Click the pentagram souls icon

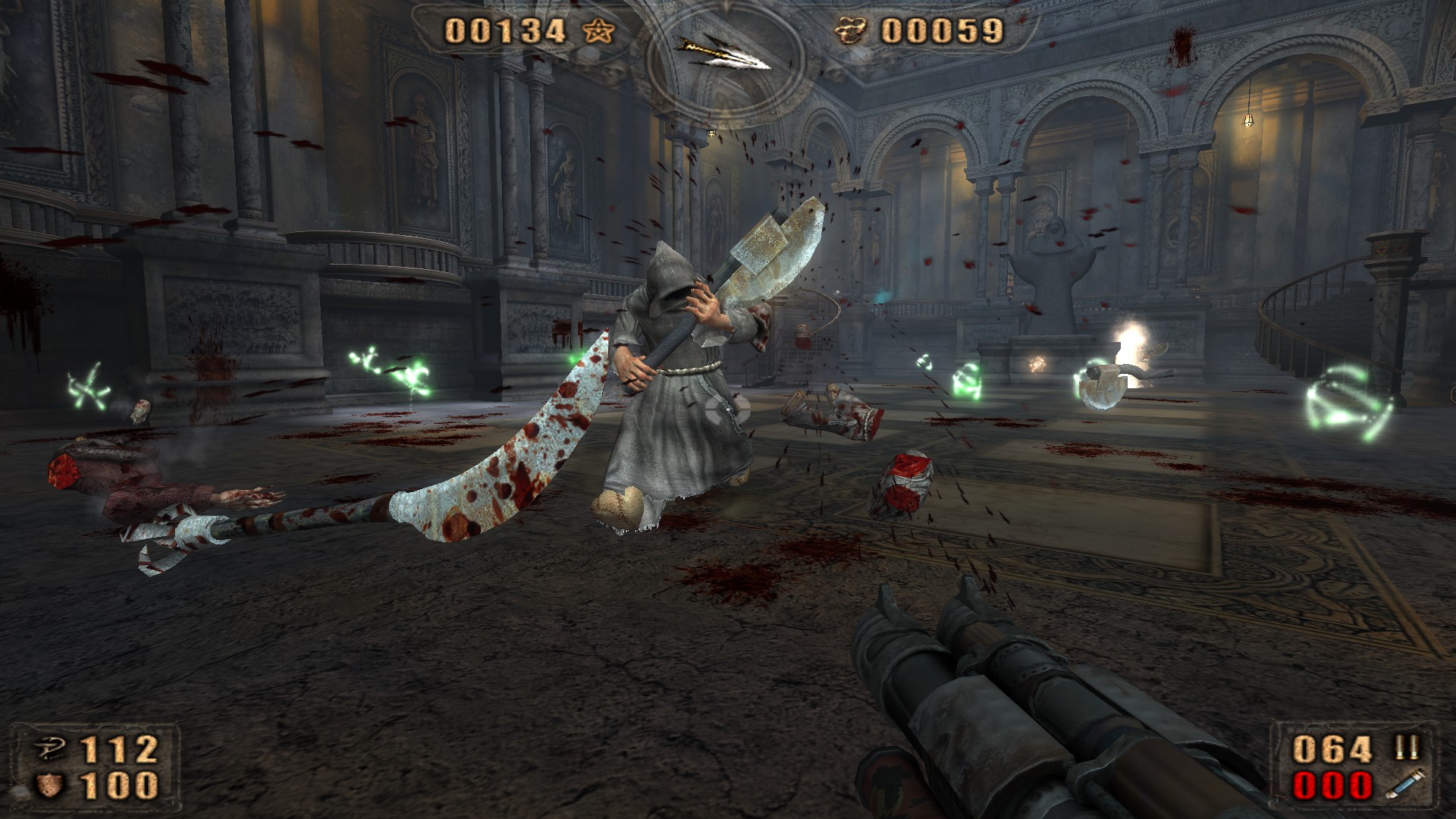[599, 31]
